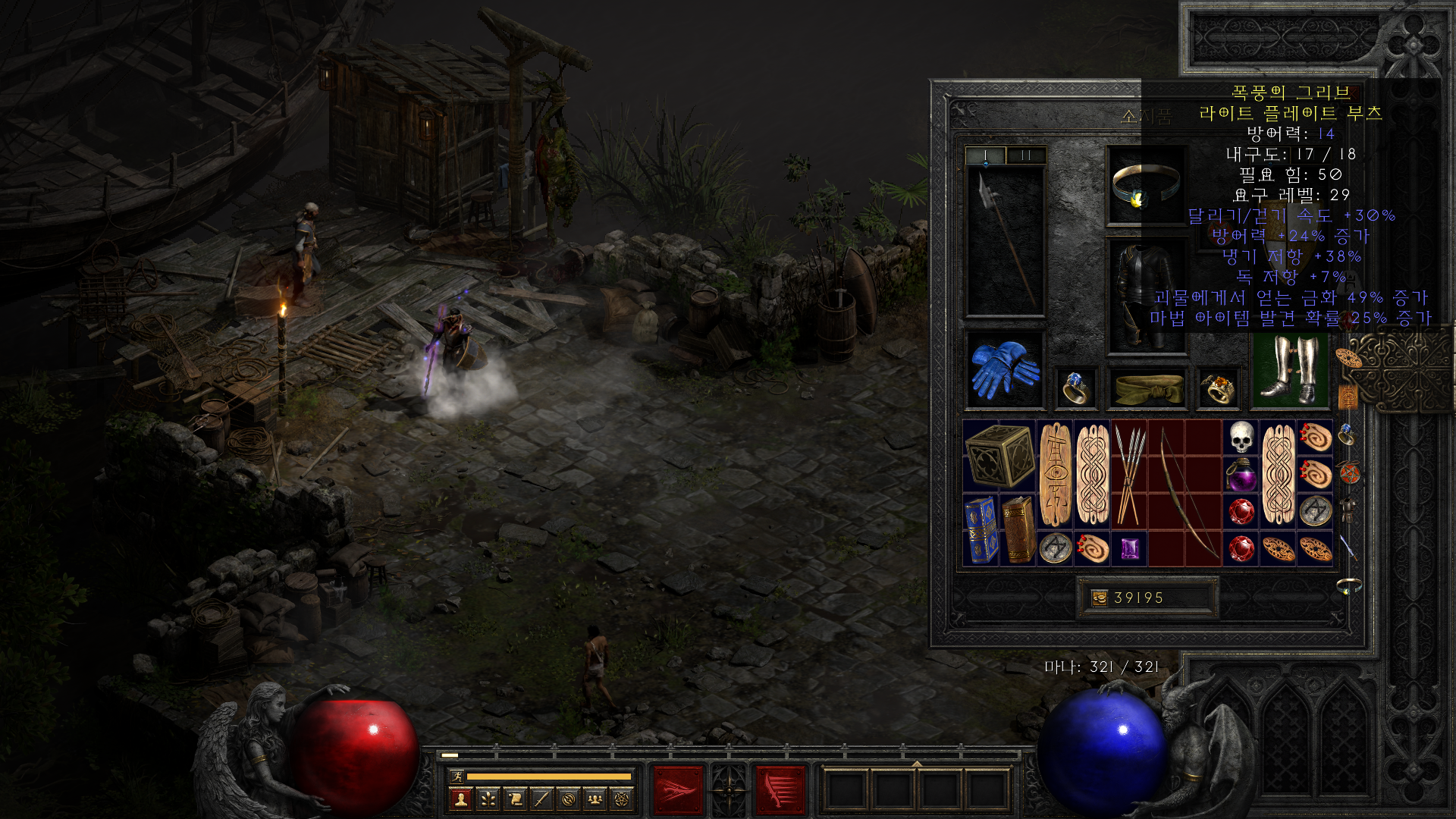Select the equipped light plate boots

coord(1290,370)
